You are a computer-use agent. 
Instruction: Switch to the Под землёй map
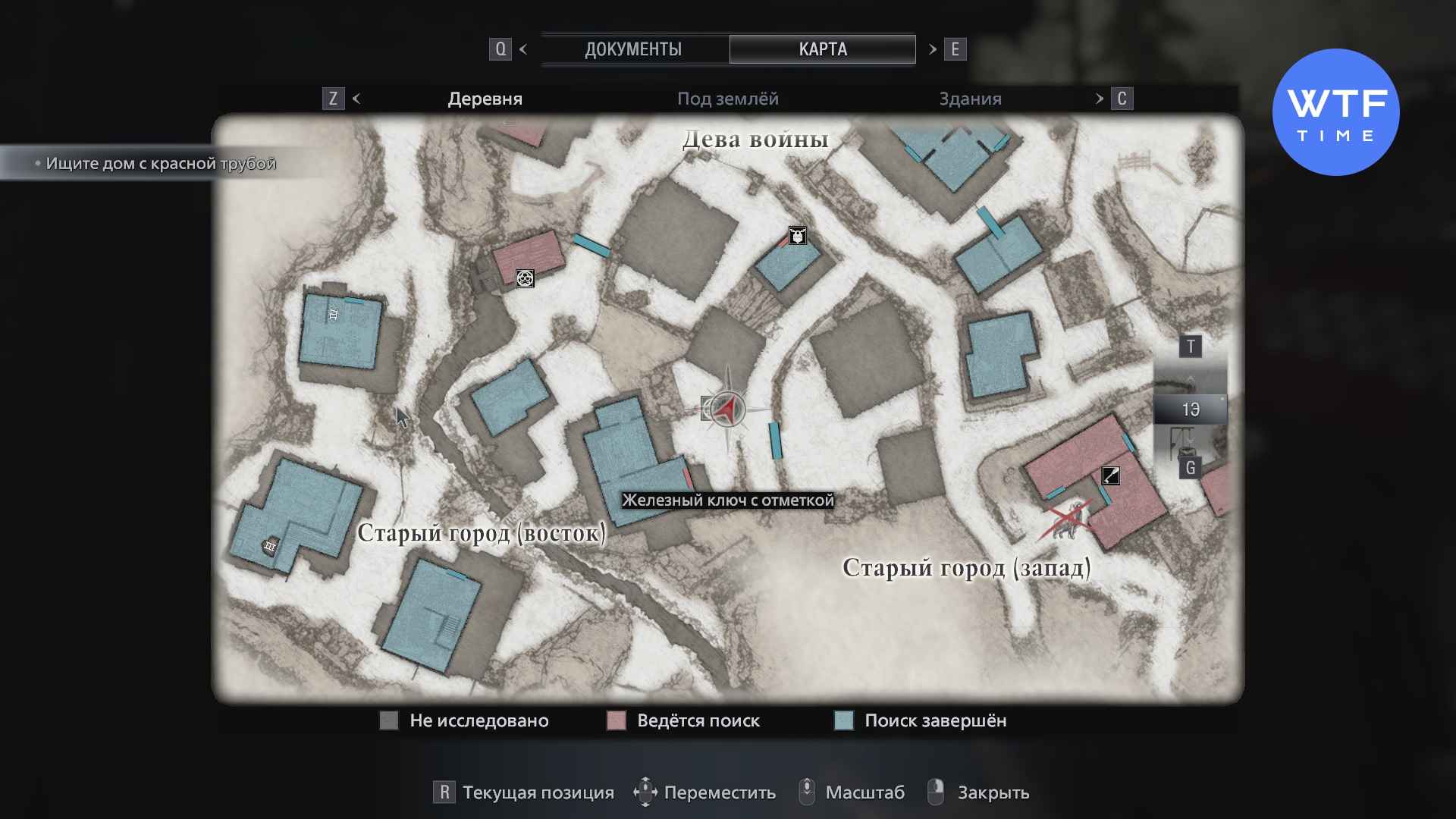(727, 99)
